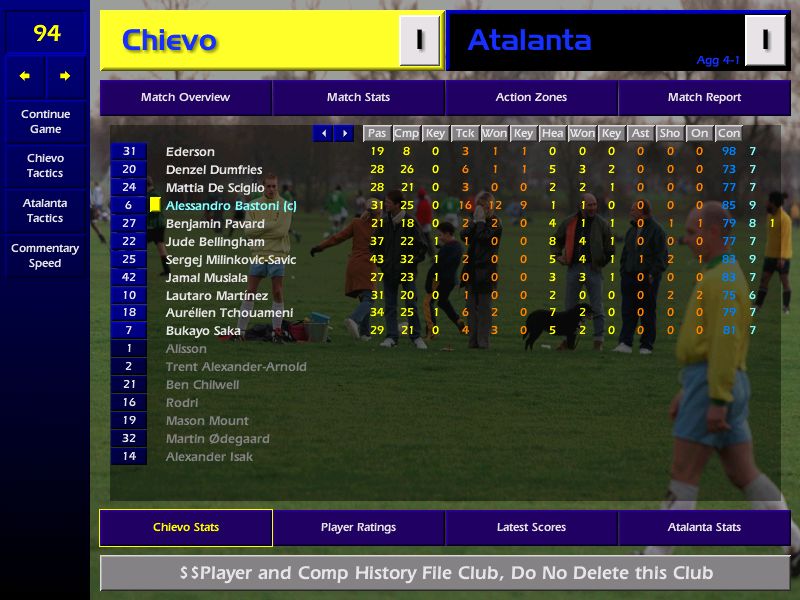Screen dimensions: 800x600
Task: View Latest Scores
Action: (x=531, y=528)
